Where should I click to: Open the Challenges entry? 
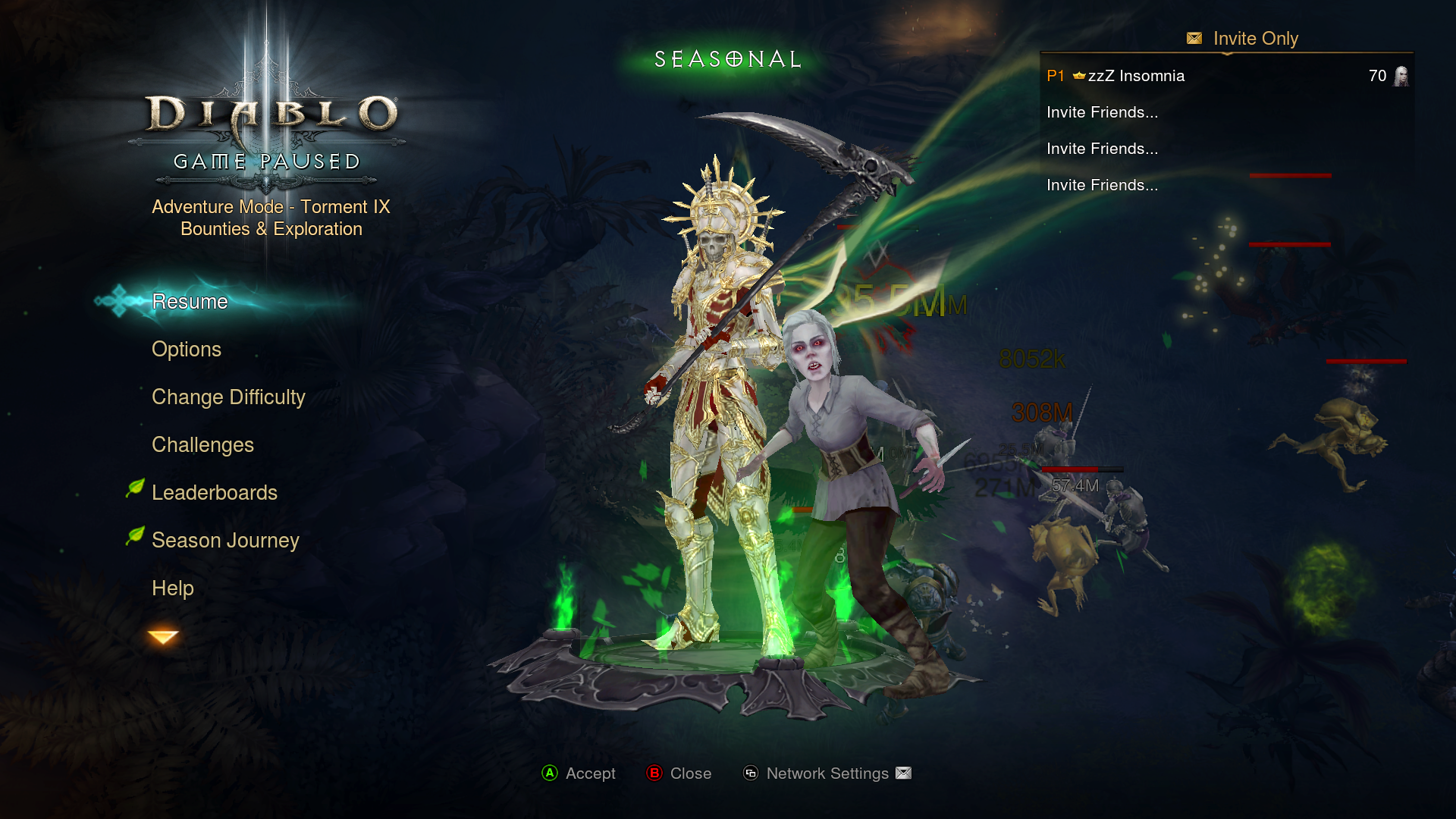pos(202,445)
